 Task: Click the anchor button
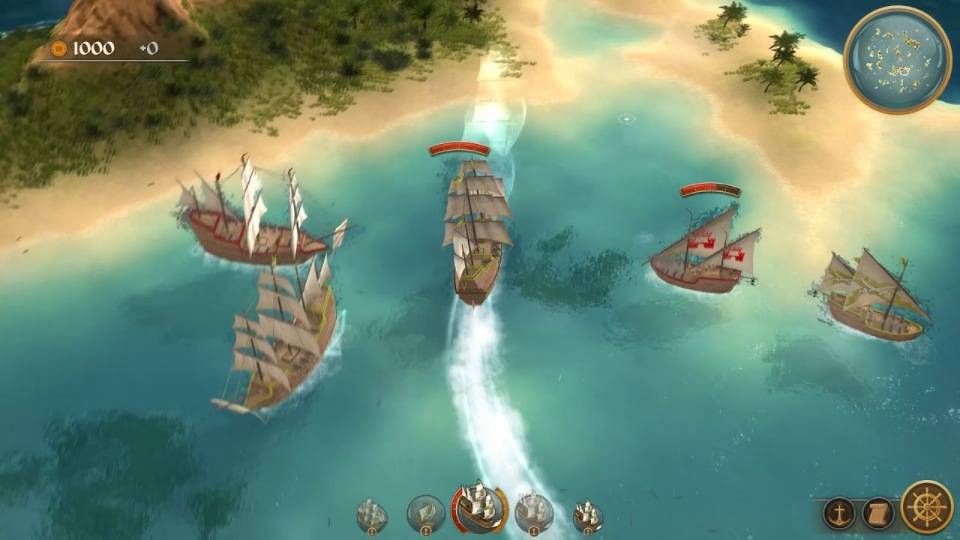coord(839,513)
